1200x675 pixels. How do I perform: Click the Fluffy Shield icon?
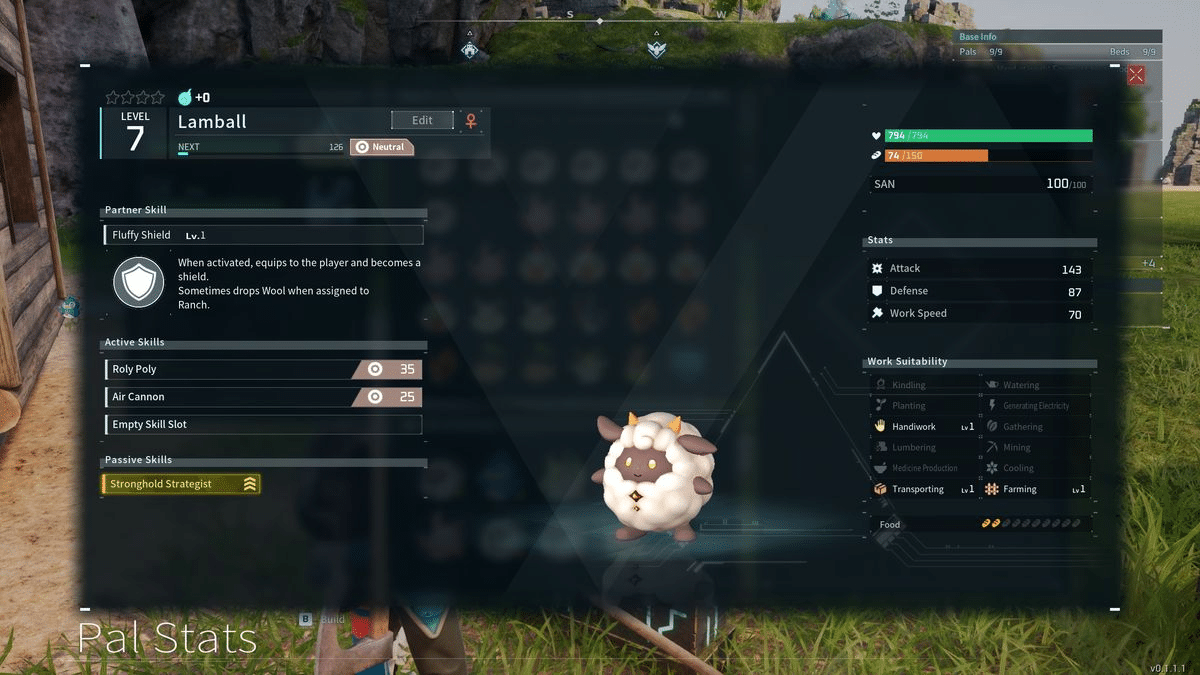click(x=138, y=282)
